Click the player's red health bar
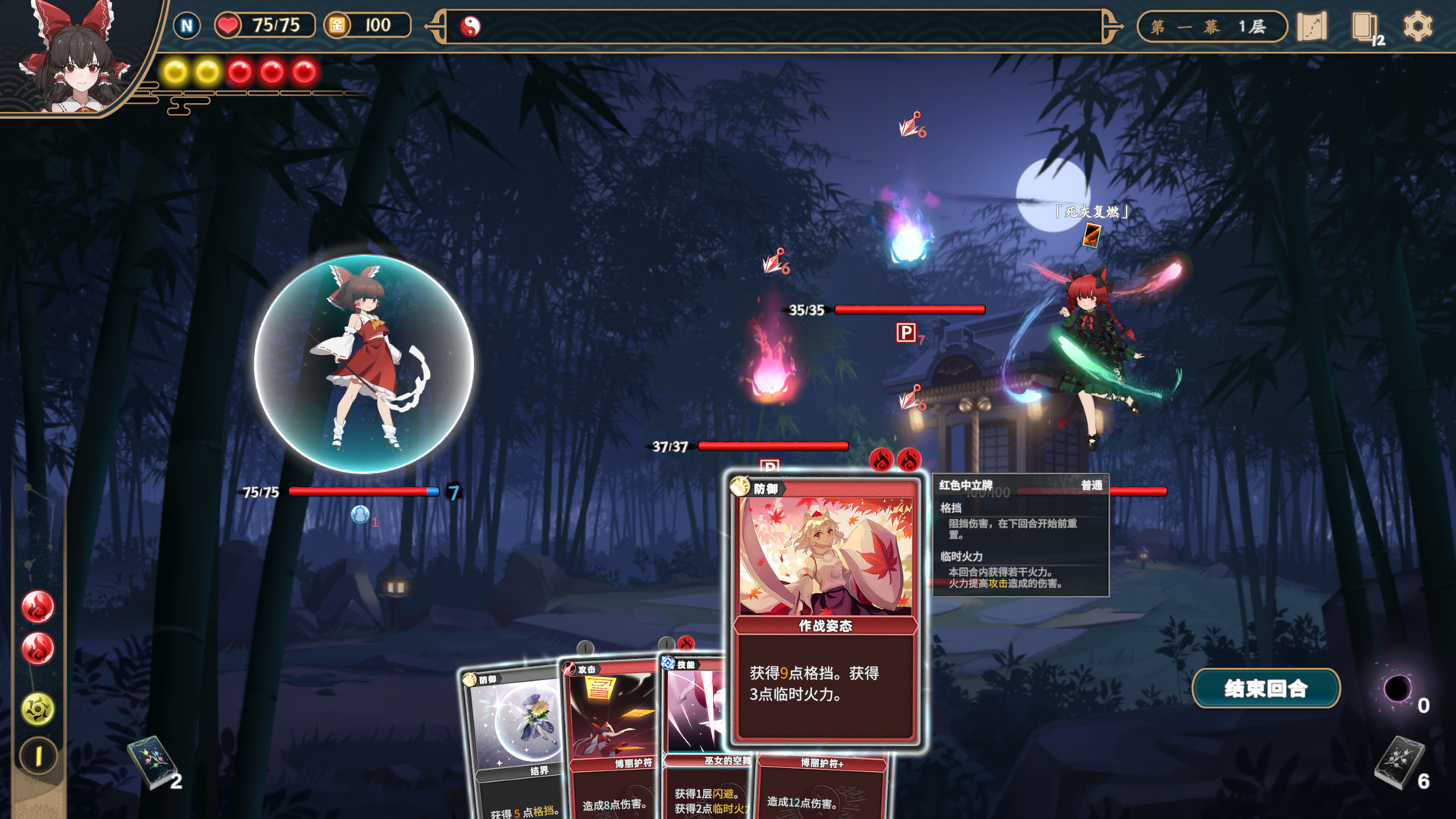This screenshot has width=1456, height=819. click(356, 491)
